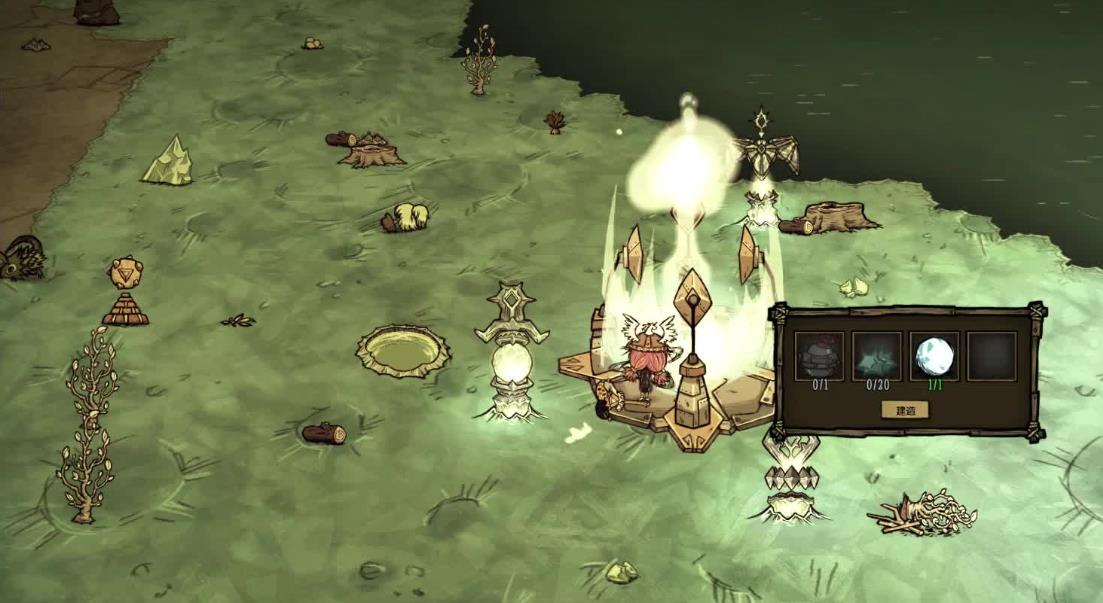Select the white moon orb ingredient slot
Image resolution: width=1103 pixels, height=603 pixels.
point(934,357)
